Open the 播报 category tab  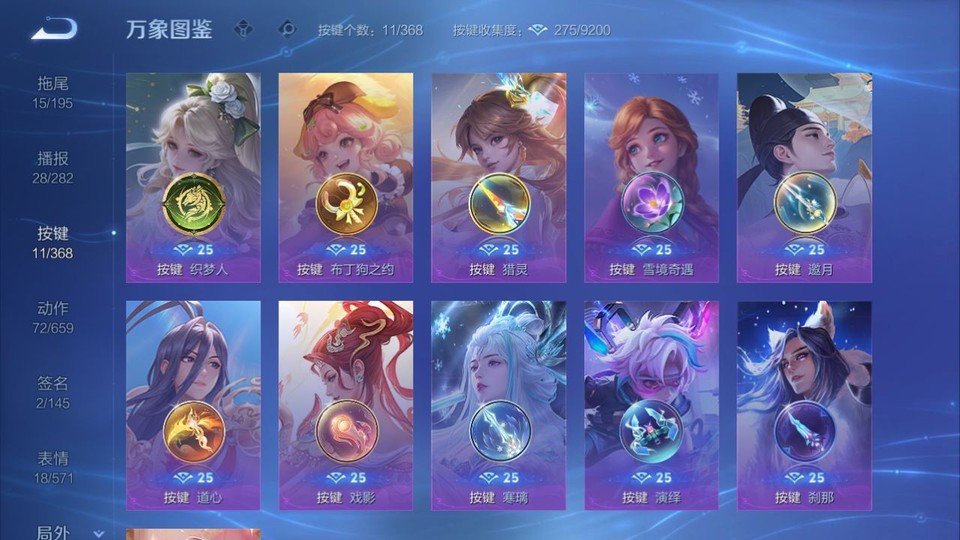53,167
